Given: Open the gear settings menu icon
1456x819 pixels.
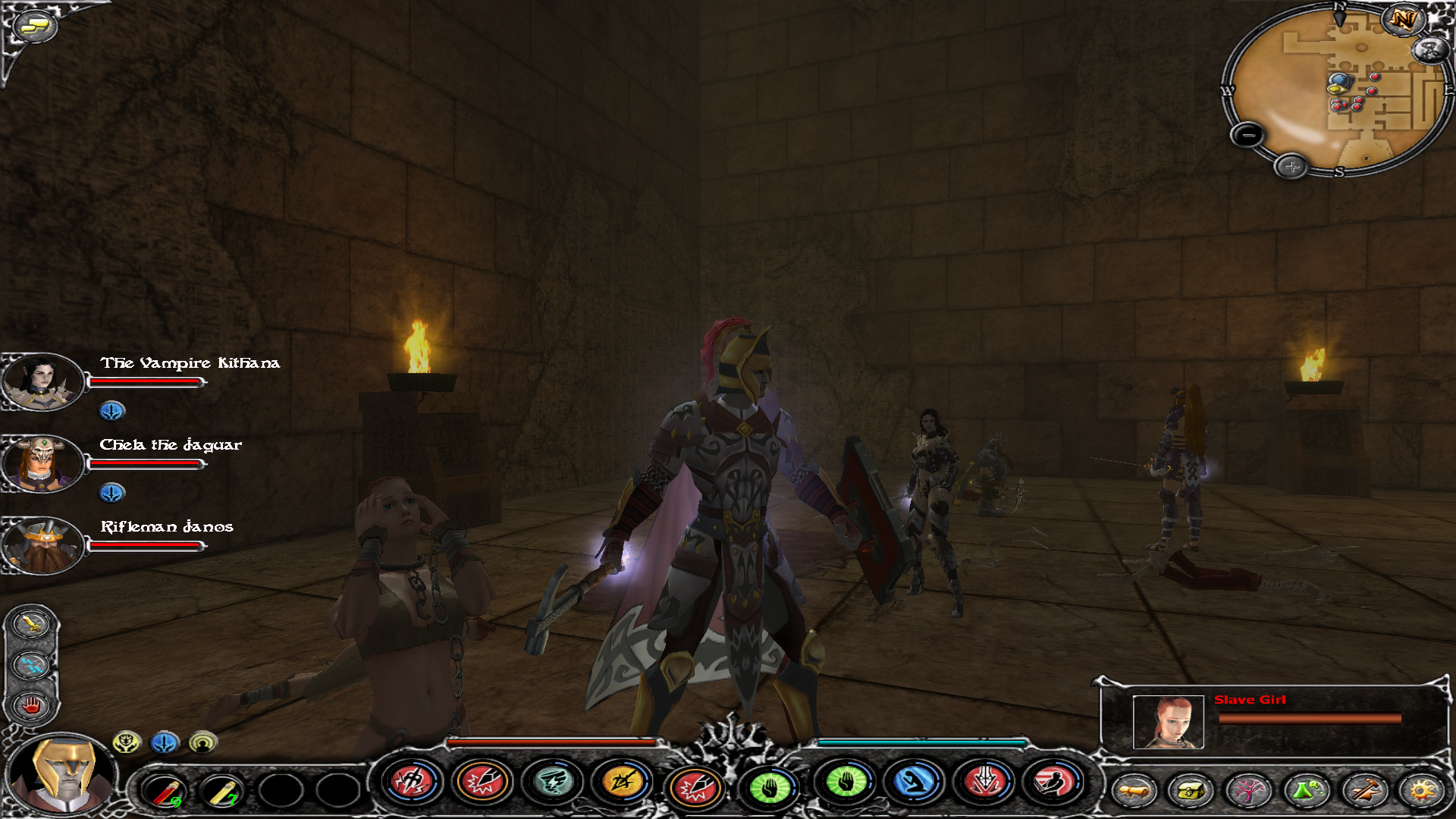Looking at the screenshot, I should (x=1421, y=791).
